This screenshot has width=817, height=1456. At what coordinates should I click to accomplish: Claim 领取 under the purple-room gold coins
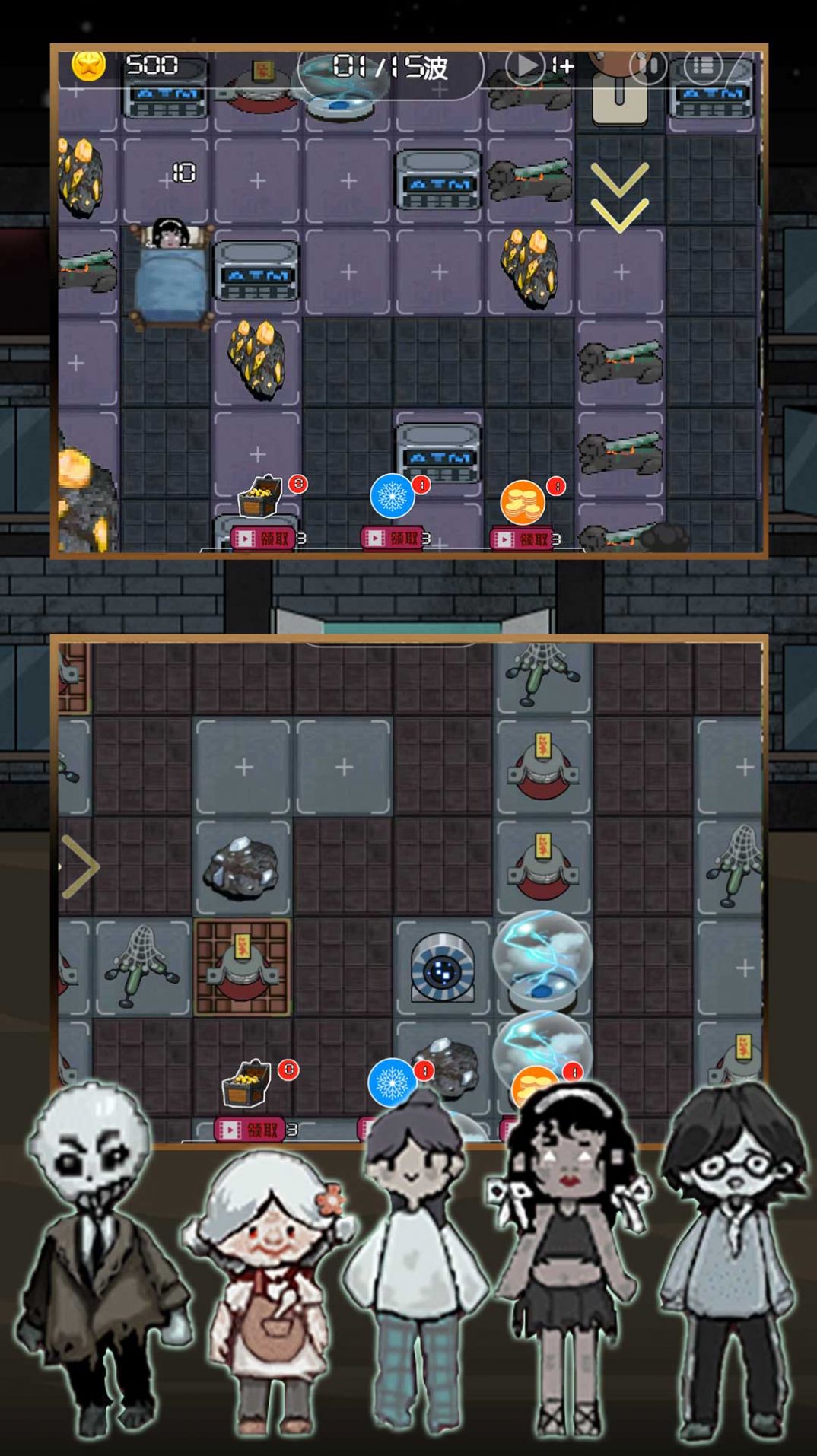coord(523,539)
